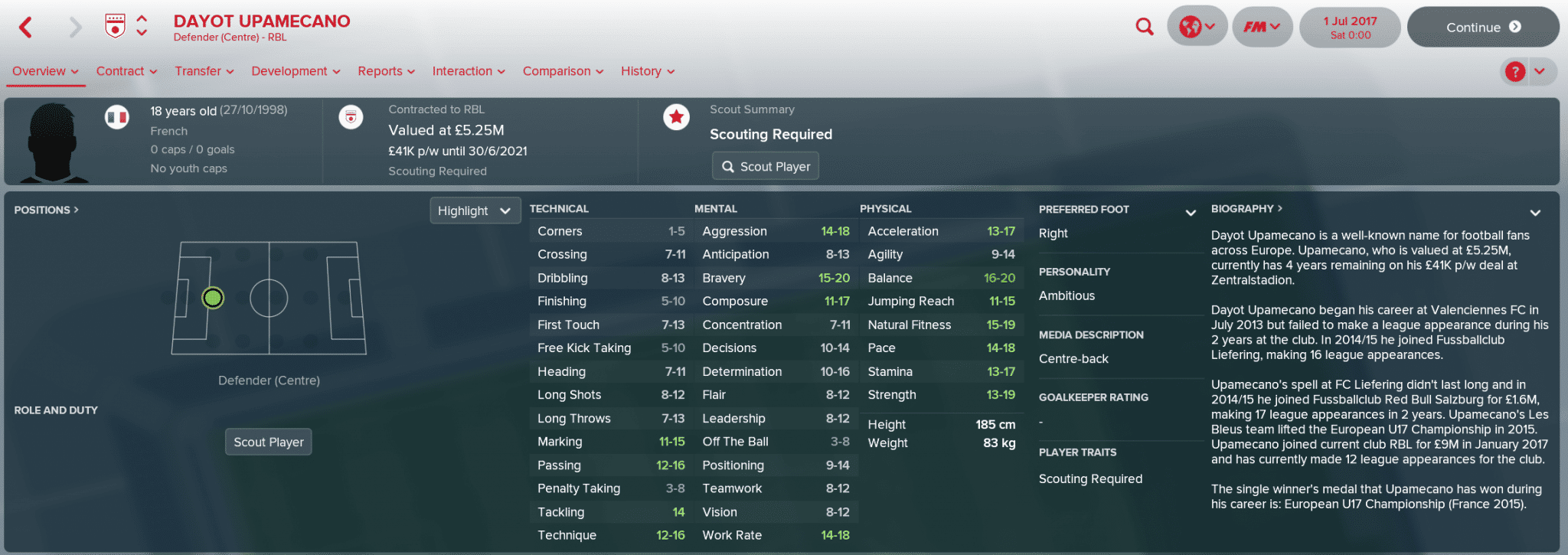Image resolution: width=1568 pixels, height=555 pixels.
Task: Open the Reports menu
Action: (x=386, y=71)
